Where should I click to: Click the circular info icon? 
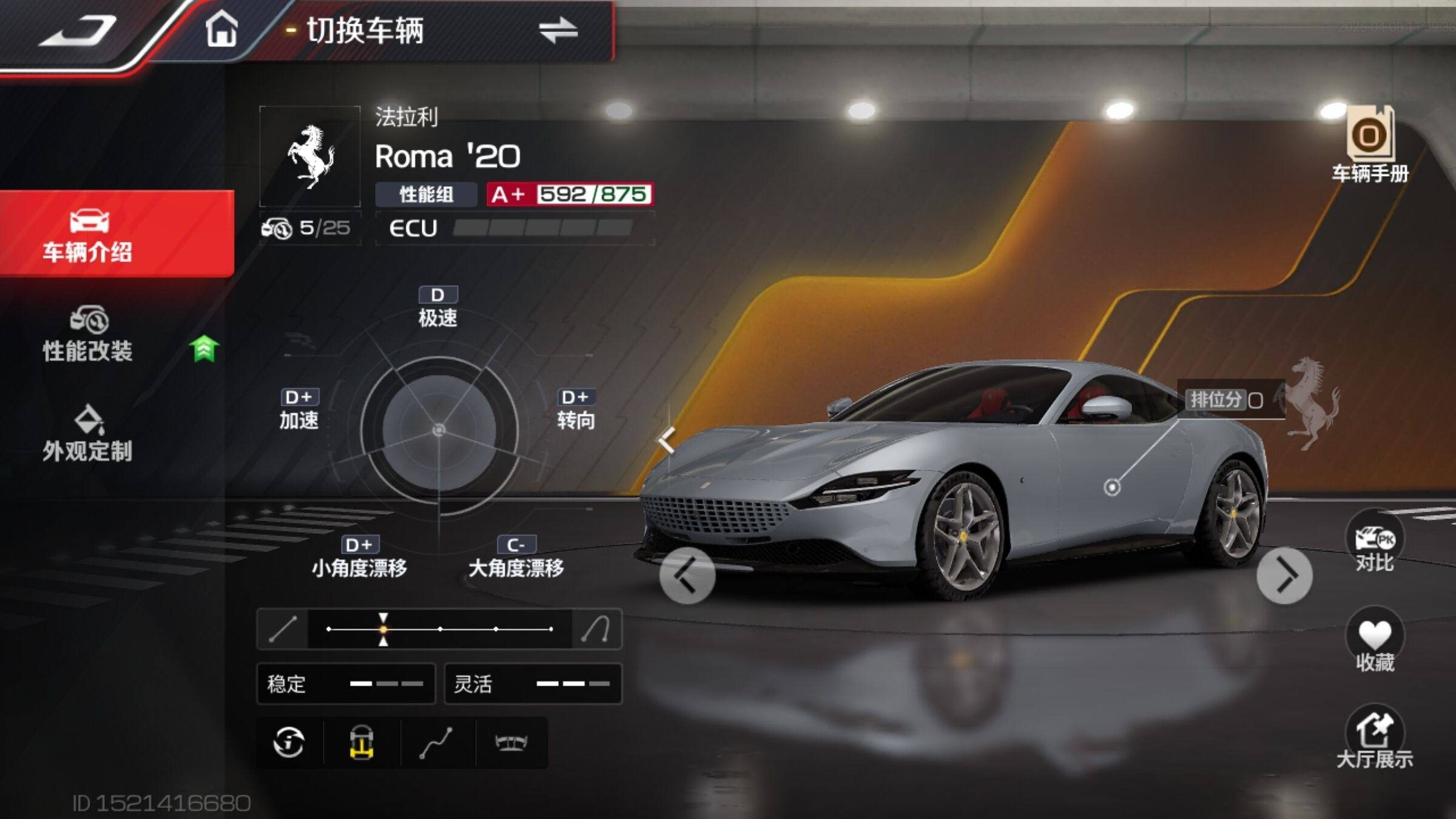(289, 743)
